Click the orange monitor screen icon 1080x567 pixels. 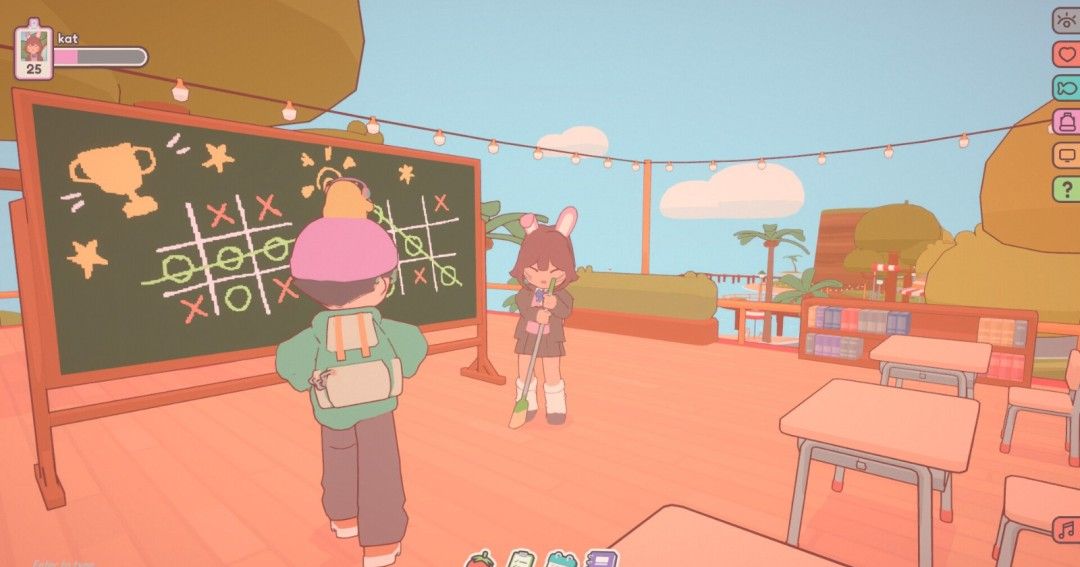(x=1066, y=155)
